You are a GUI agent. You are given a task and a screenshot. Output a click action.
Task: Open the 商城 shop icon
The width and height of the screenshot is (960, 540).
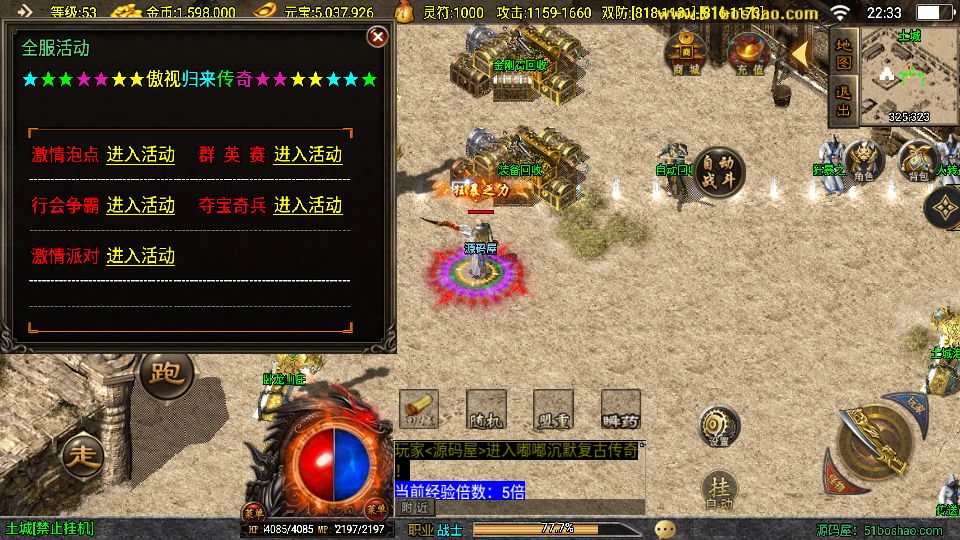687,53
